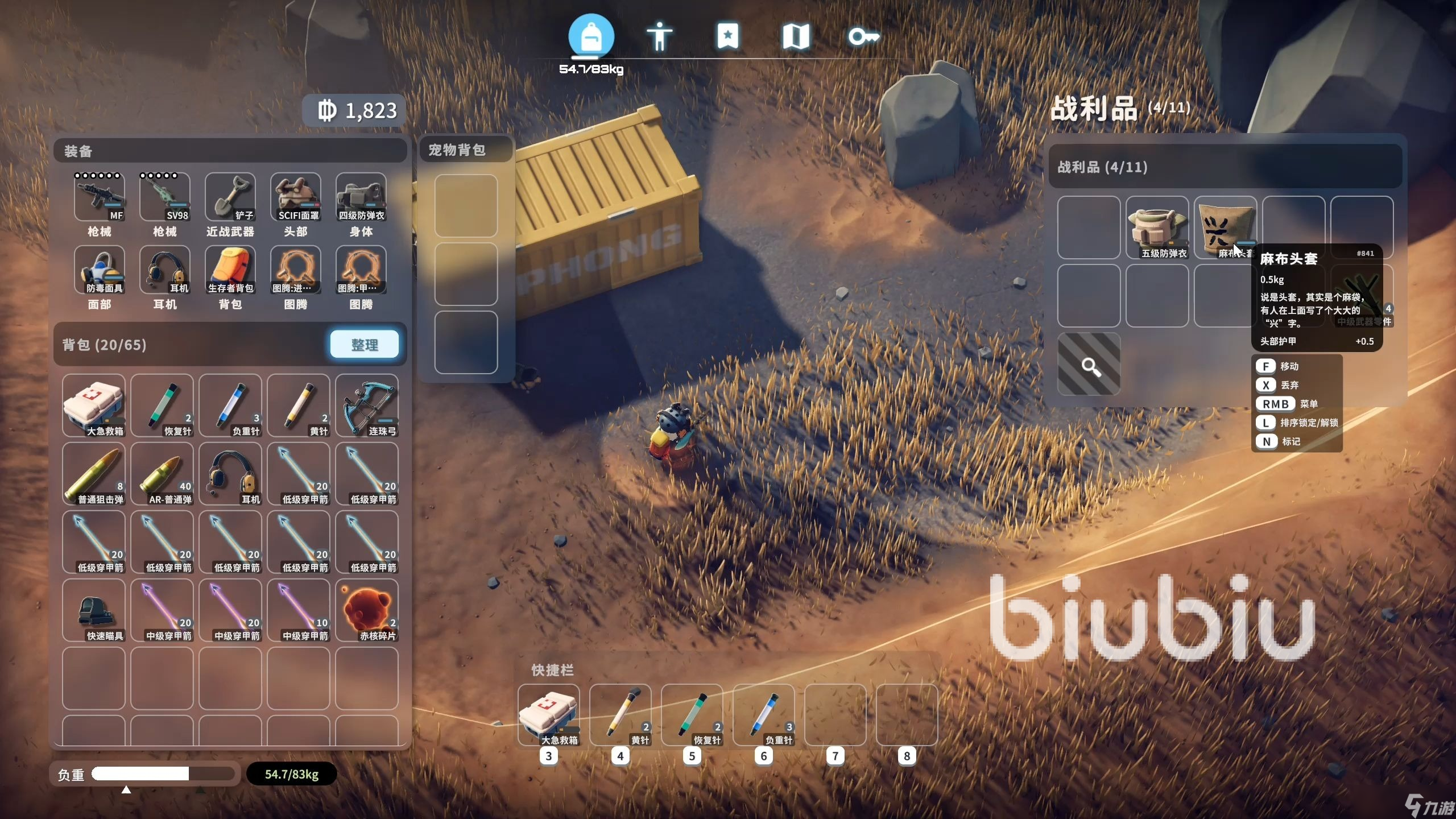Screen dimensions: 1456x819
Task: Select the key tab
Action: pyautogui.click(x=863, y=36)
